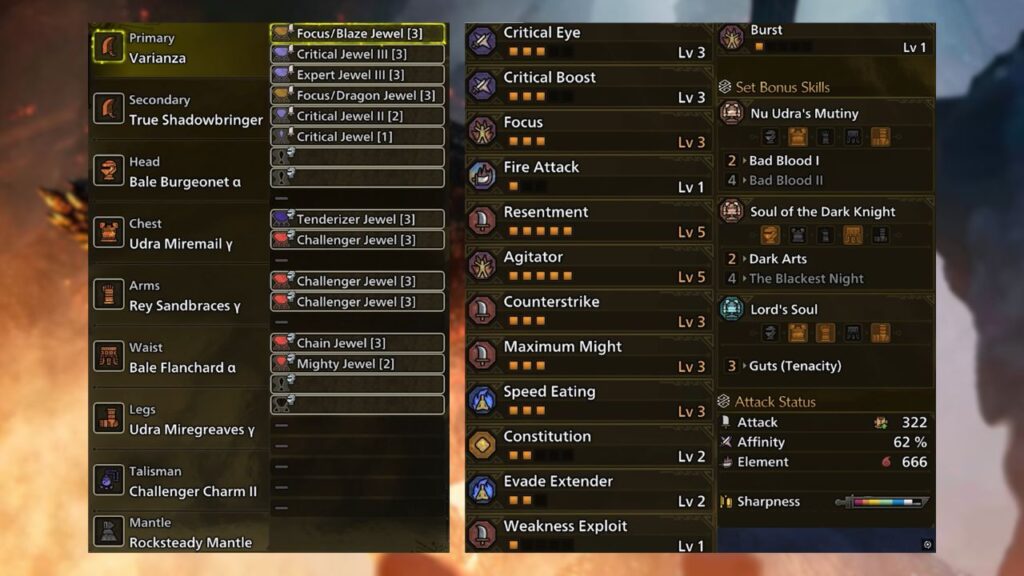1024x576 pixels.
Task: Select the Resentment skill row
Action: point(588,221)
